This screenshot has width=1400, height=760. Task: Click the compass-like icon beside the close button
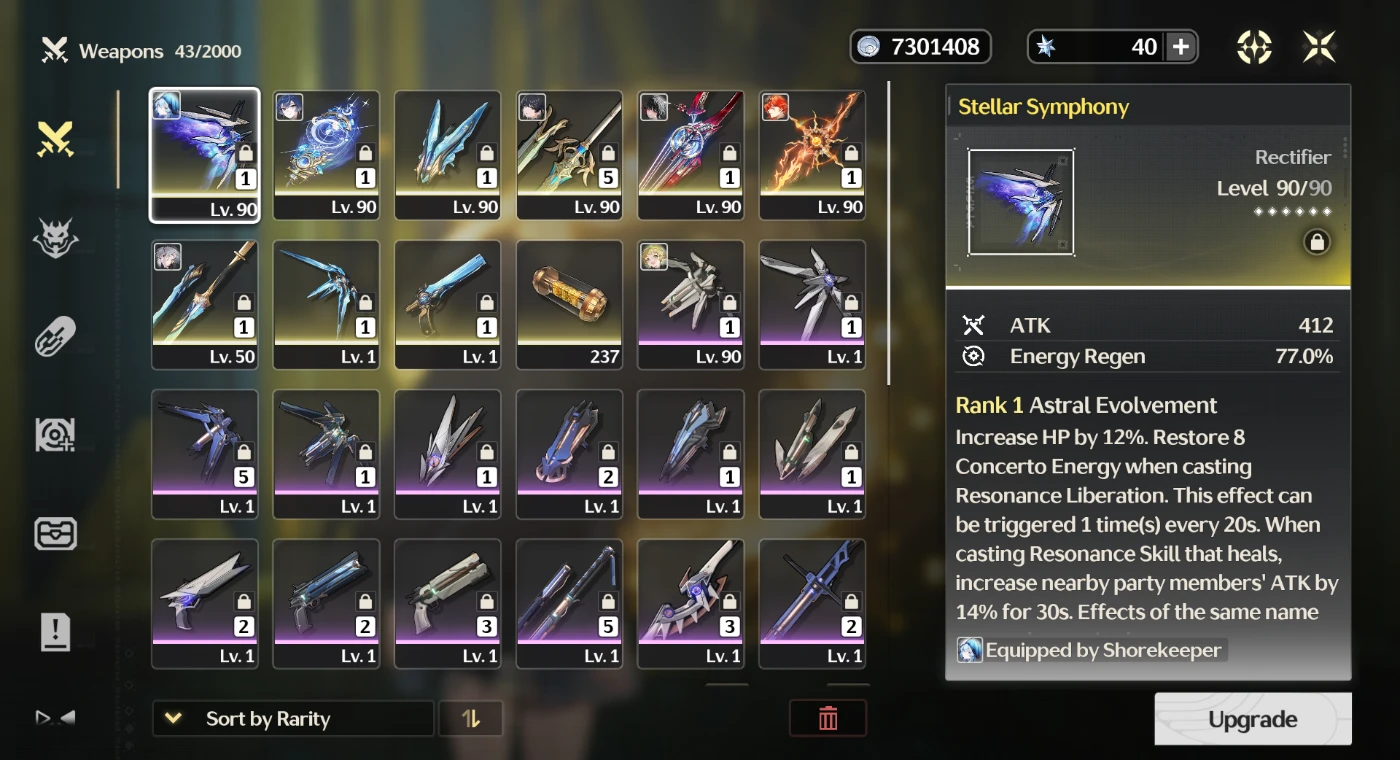[x=1254, y=47]
